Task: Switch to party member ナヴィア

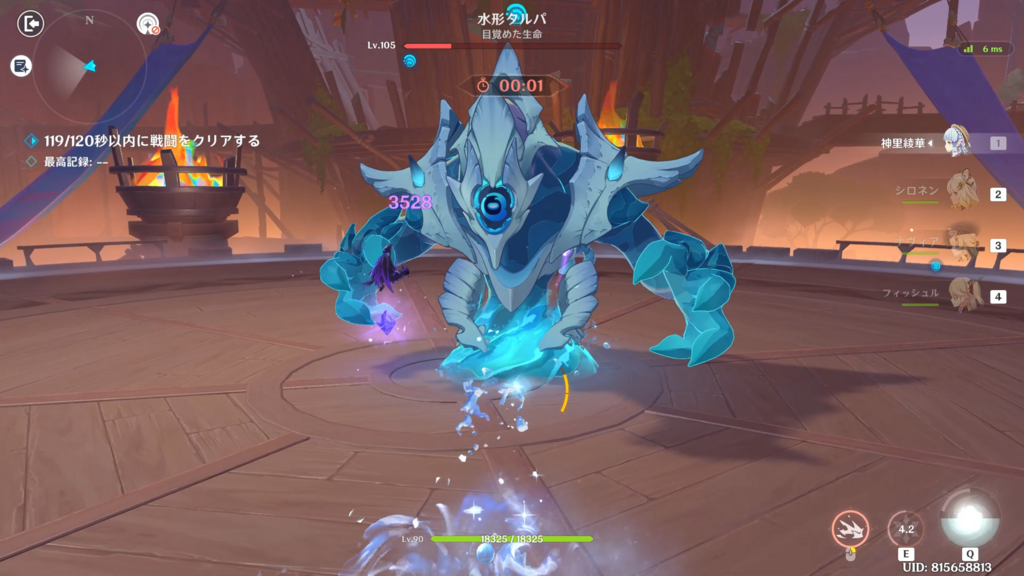Action: click(x=960, y=245)
